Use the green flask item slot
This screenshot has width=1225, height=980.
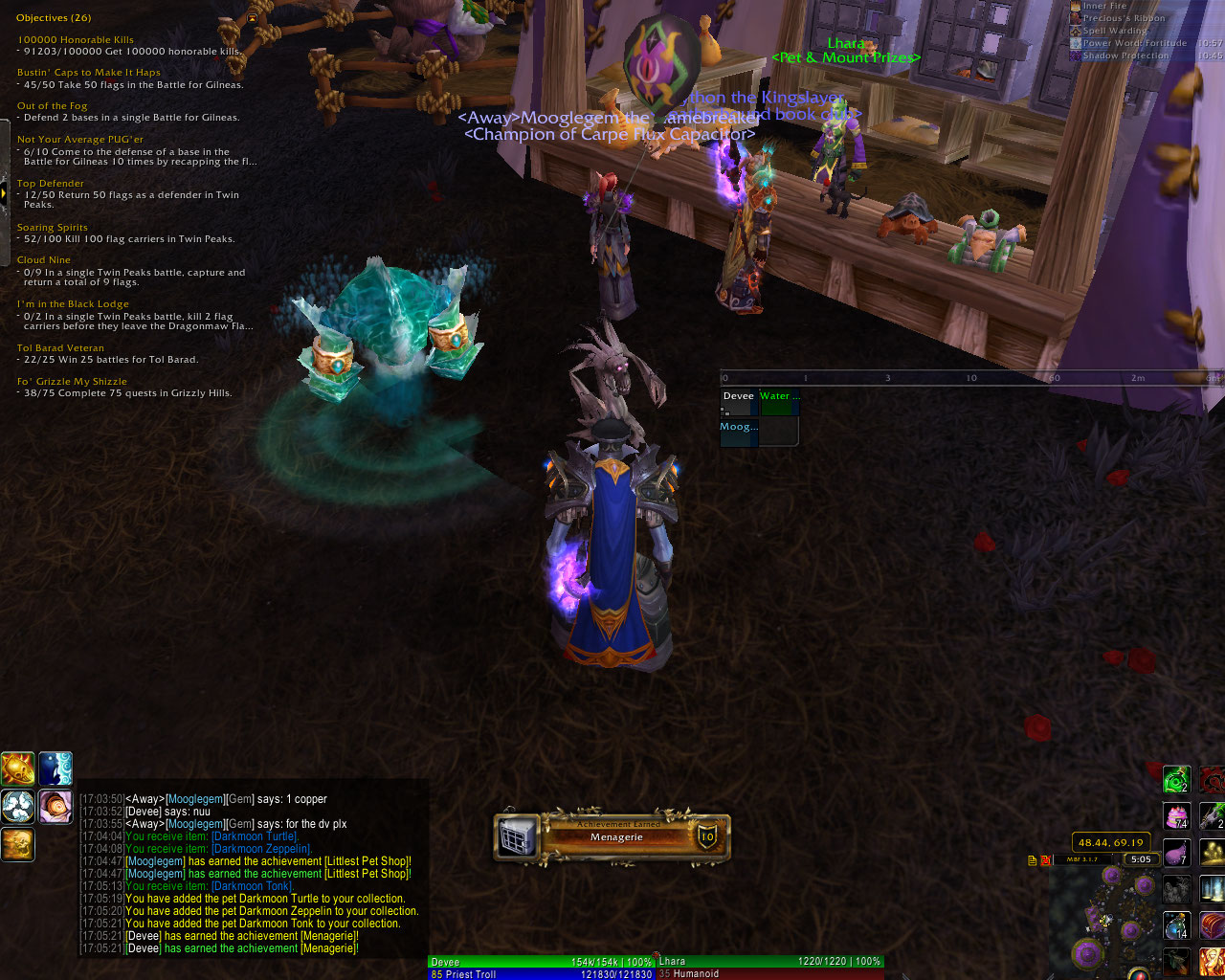[x=1176, y=779]
